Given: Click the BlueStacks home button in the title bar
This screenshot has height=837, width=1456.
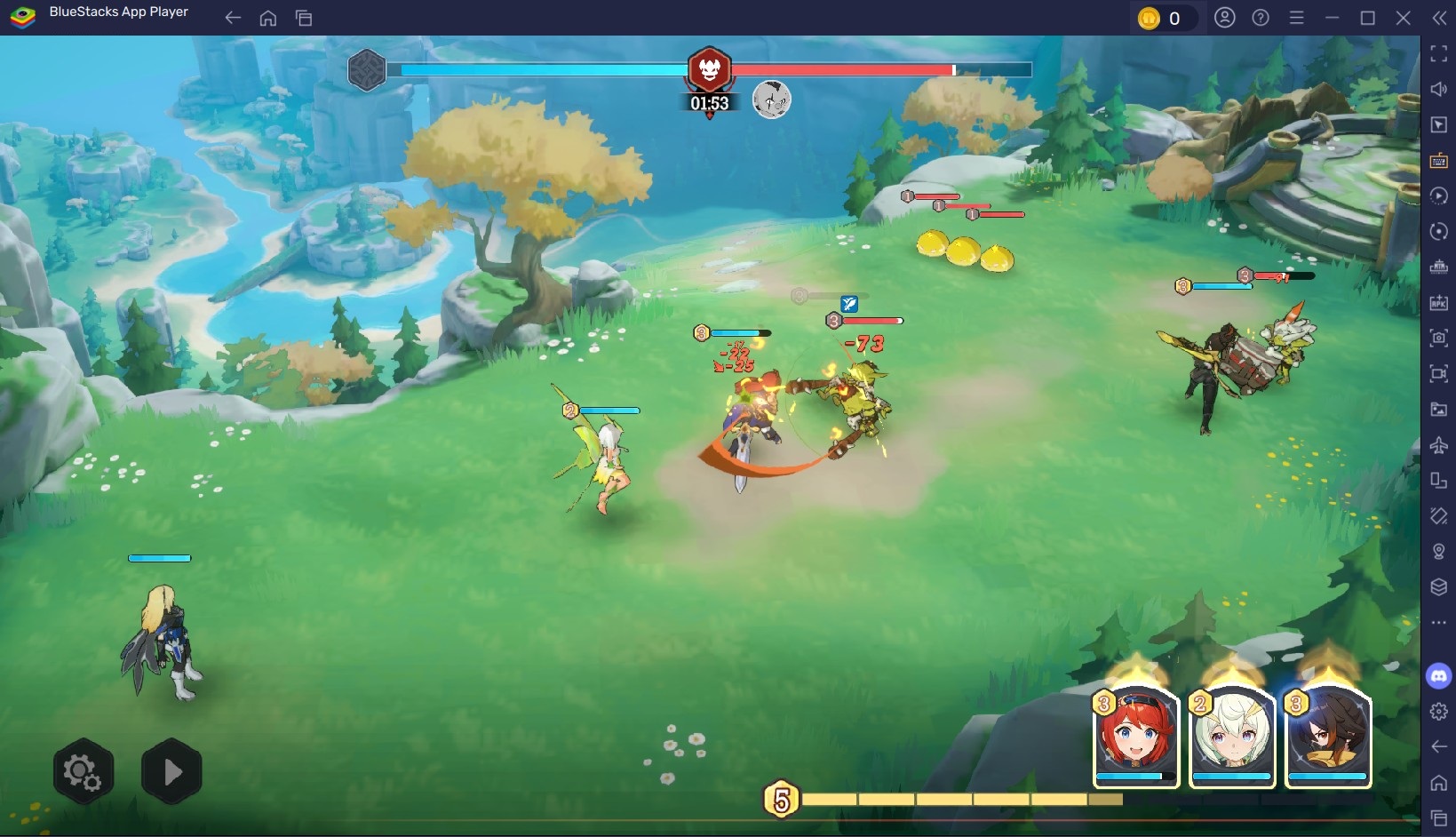Looking at the screenshot, I should [x=267, y=18].
